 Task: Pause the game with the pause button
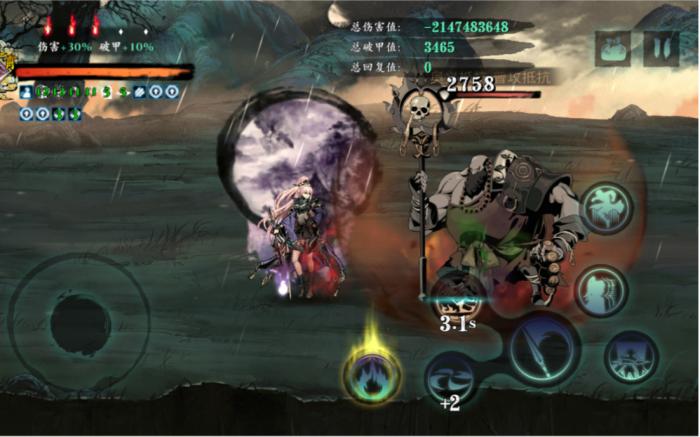pyautogui.click(x=660, y=49)
